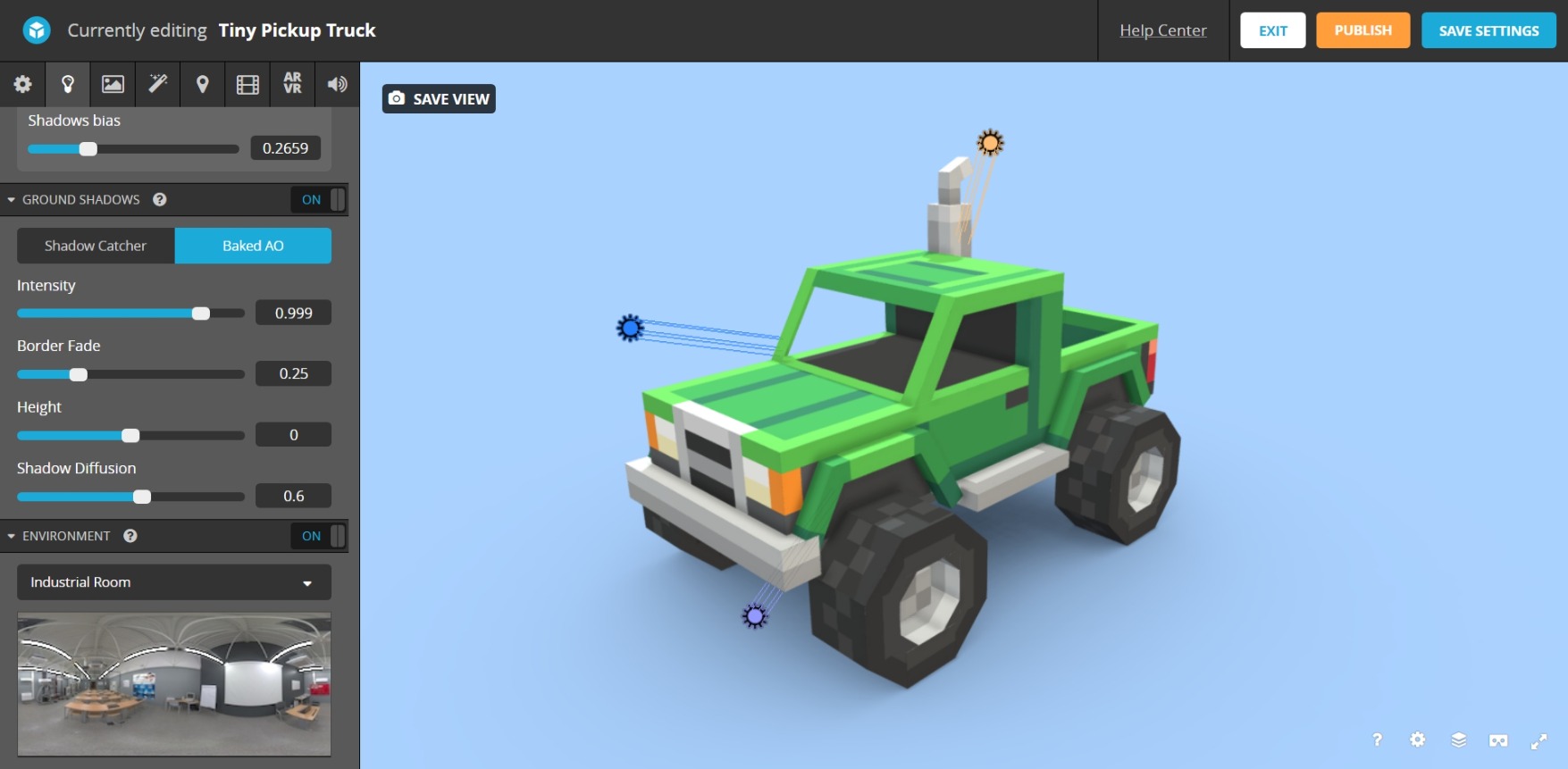The height and width of the screenshot is (769, 1568).
Task: Open the Help Center
Action: [x=1162, y=30]
